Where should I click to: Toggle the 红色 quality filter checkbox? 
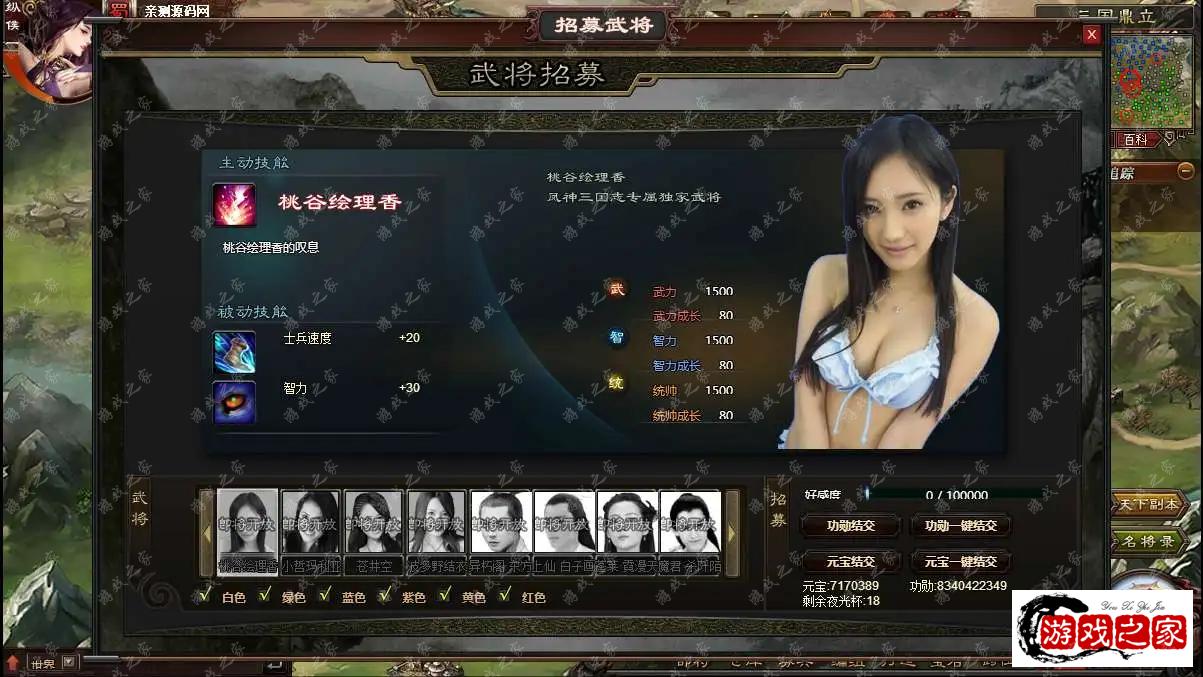point(505,596)
